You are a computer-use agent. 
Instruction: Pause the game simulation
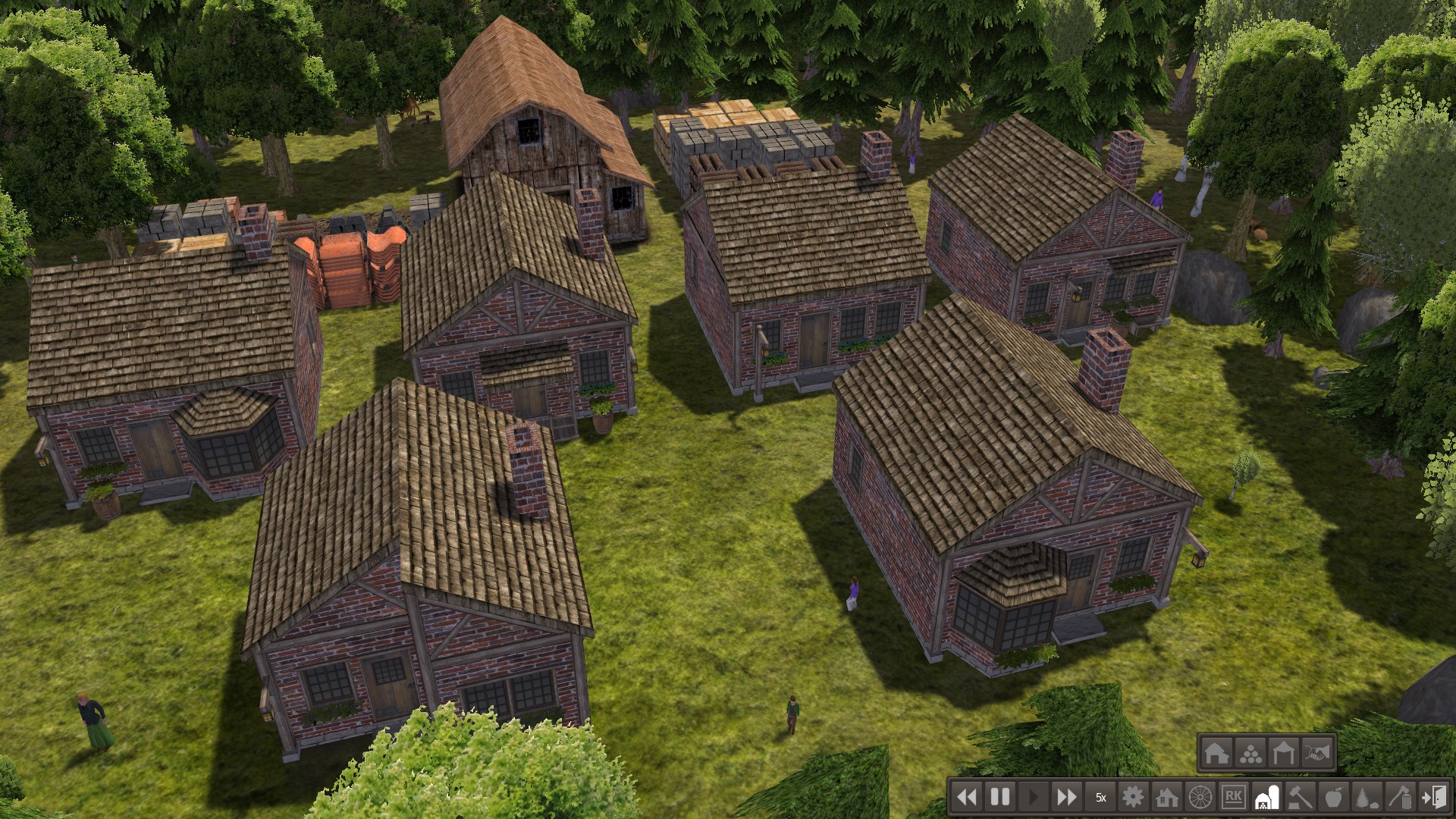click(1000, 797)
